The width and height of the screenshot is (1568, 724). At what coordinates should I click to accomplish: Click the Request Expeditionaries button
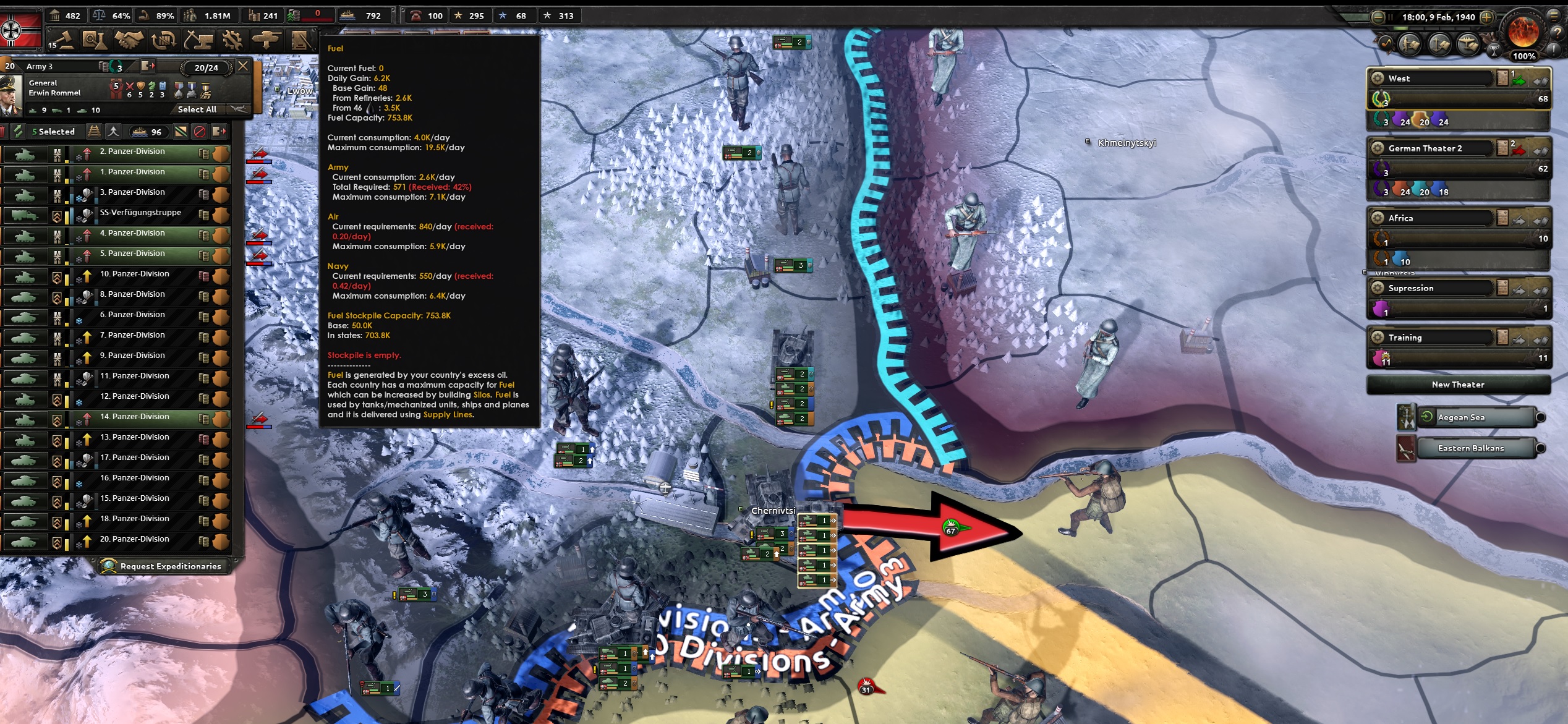164,566
